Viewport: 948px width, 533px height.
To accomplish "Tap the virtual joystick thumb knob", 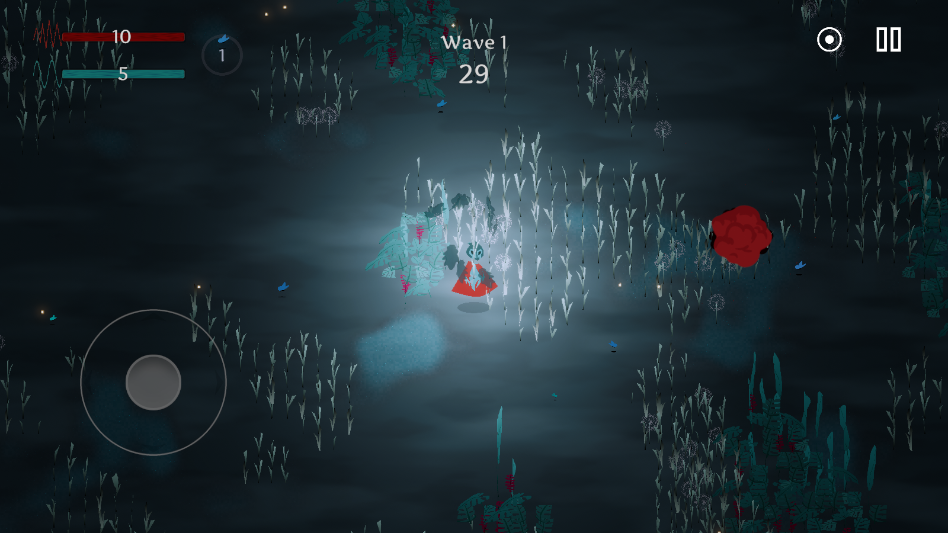I will coord(153,382).
